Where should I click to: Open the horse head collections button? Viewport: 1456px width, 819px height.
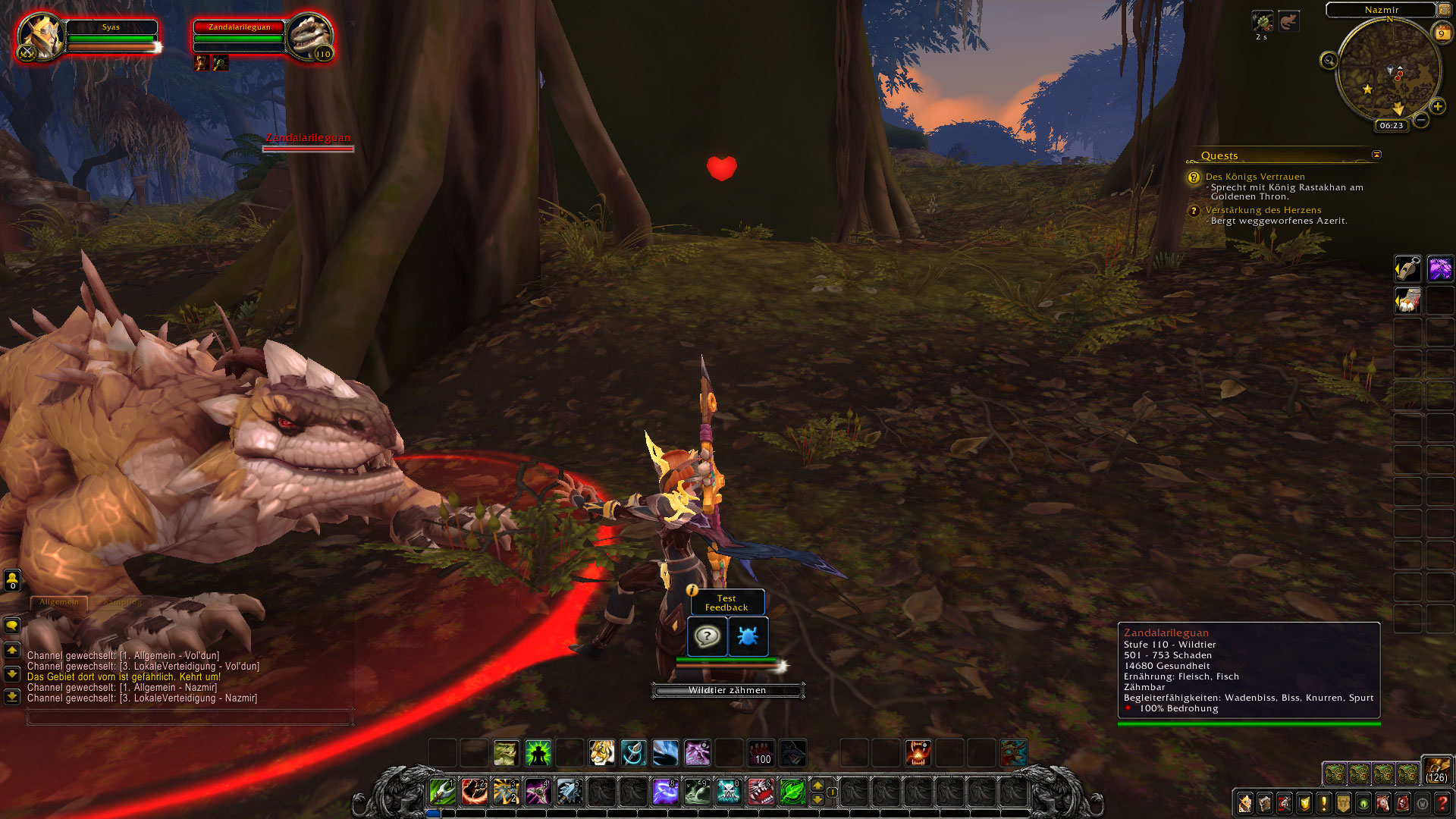point(1383,803)
